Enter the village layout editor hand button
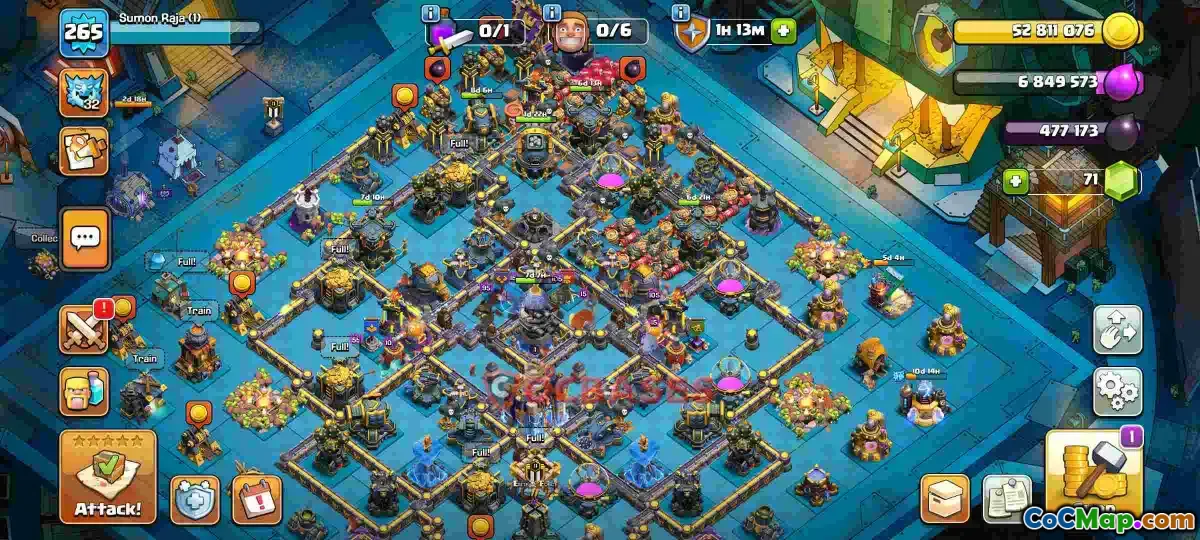Image resolution: width=1200 pixels, height=540 pixels. click(1117, 331)
